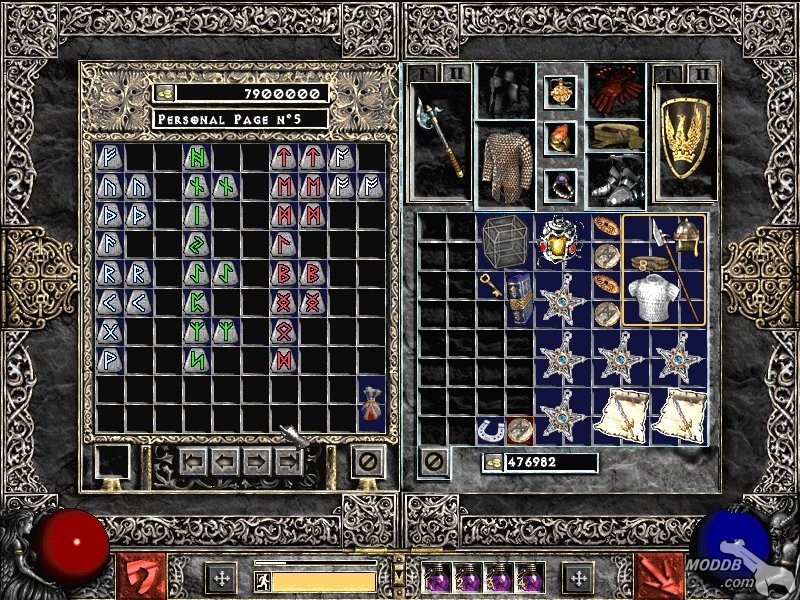Select the horseshoe charm in the inventory
Screen dimensions: 800x600
[x=490, y=429]
